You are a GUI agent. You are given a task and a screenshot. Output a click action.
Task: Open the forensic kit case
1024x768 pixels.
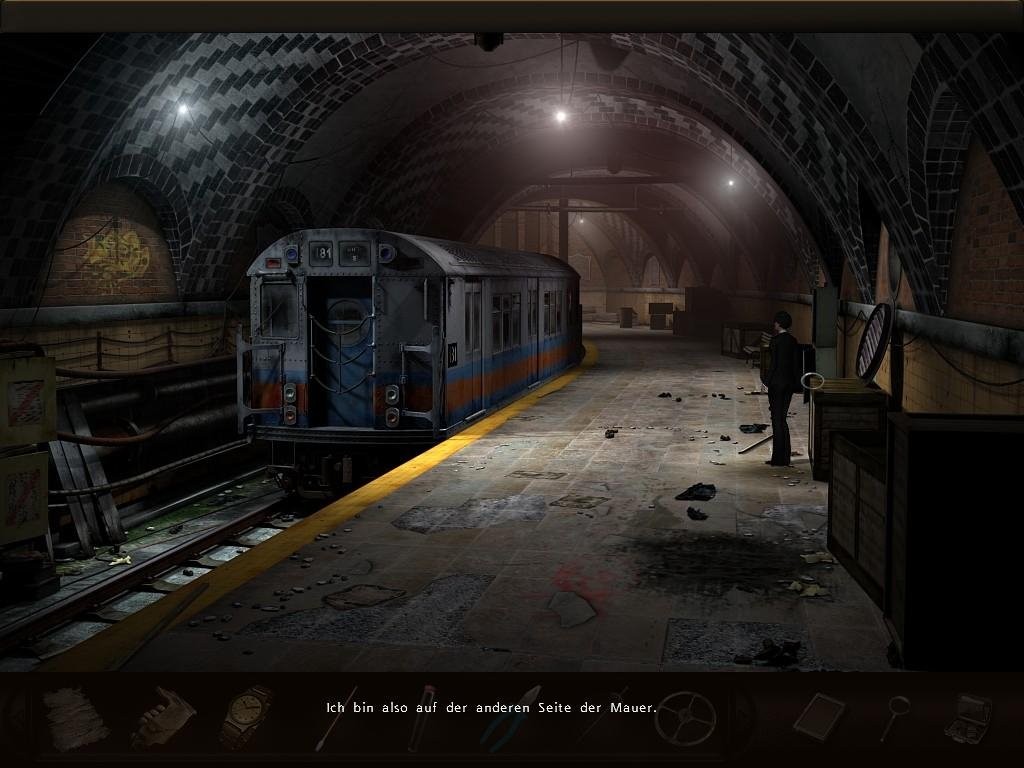[x=967, y=717]
